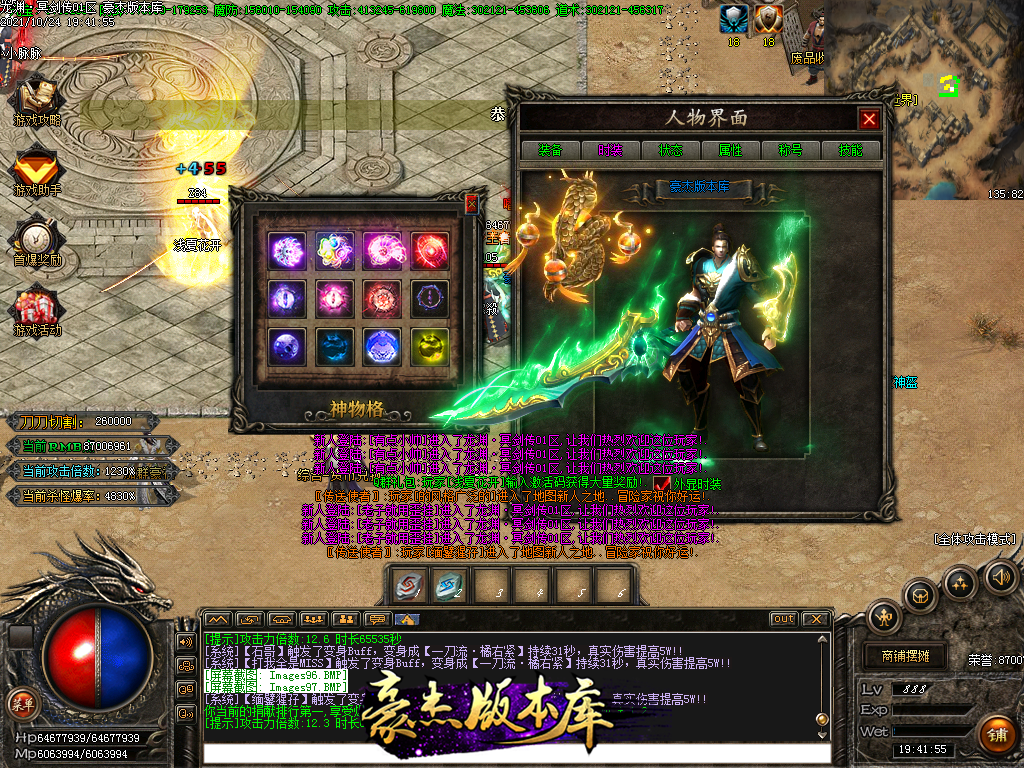This screenshot has height=768, width=1024.
Task: Select the 状态 status tab
Action: point(670,150)
